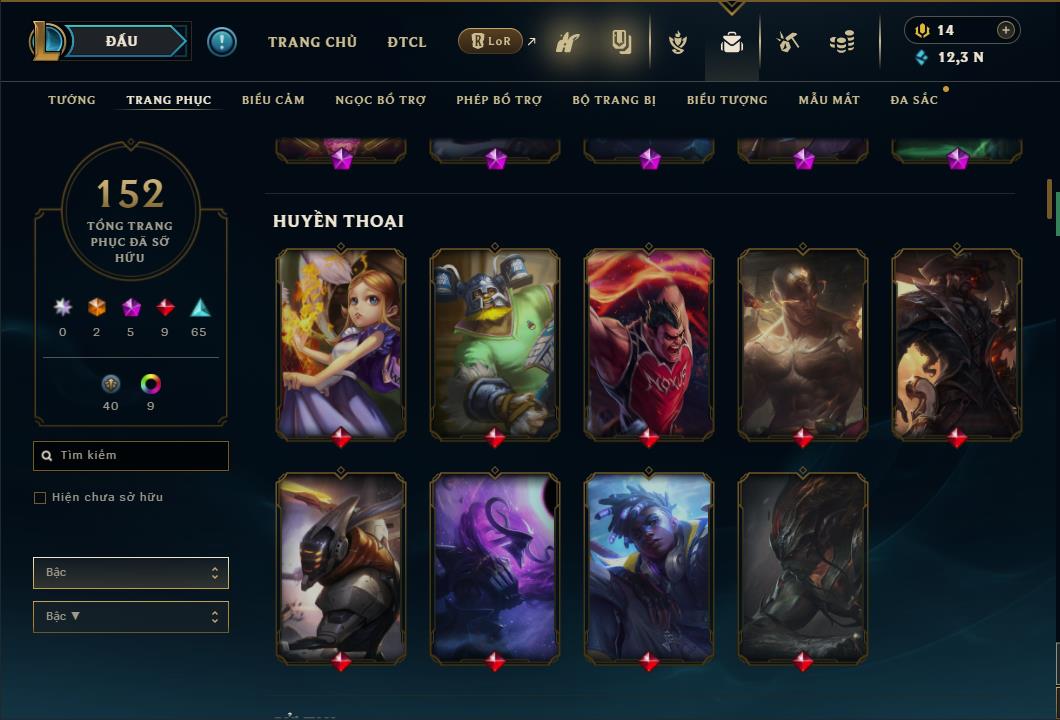Switch to the TƯỚNG tab
The width and height of the screenshot is (1060, 720).
72,100
